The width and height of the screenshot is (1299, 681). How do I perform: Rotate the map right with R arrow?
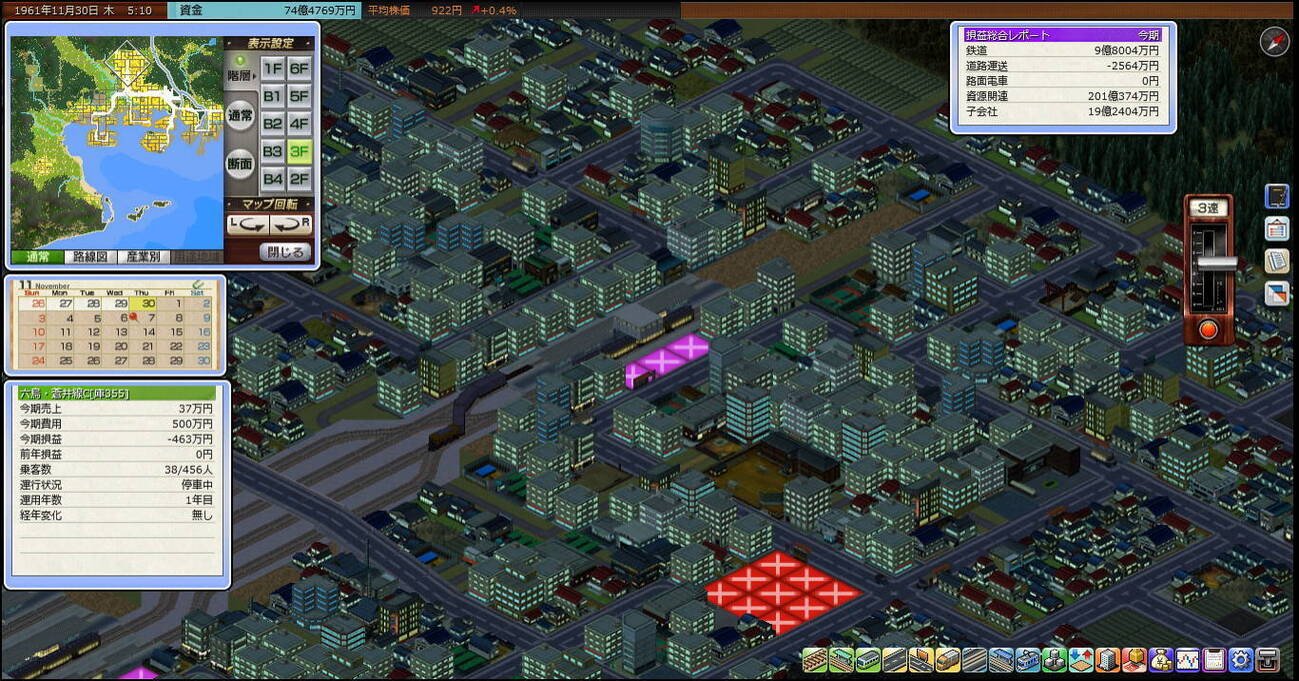291,225
